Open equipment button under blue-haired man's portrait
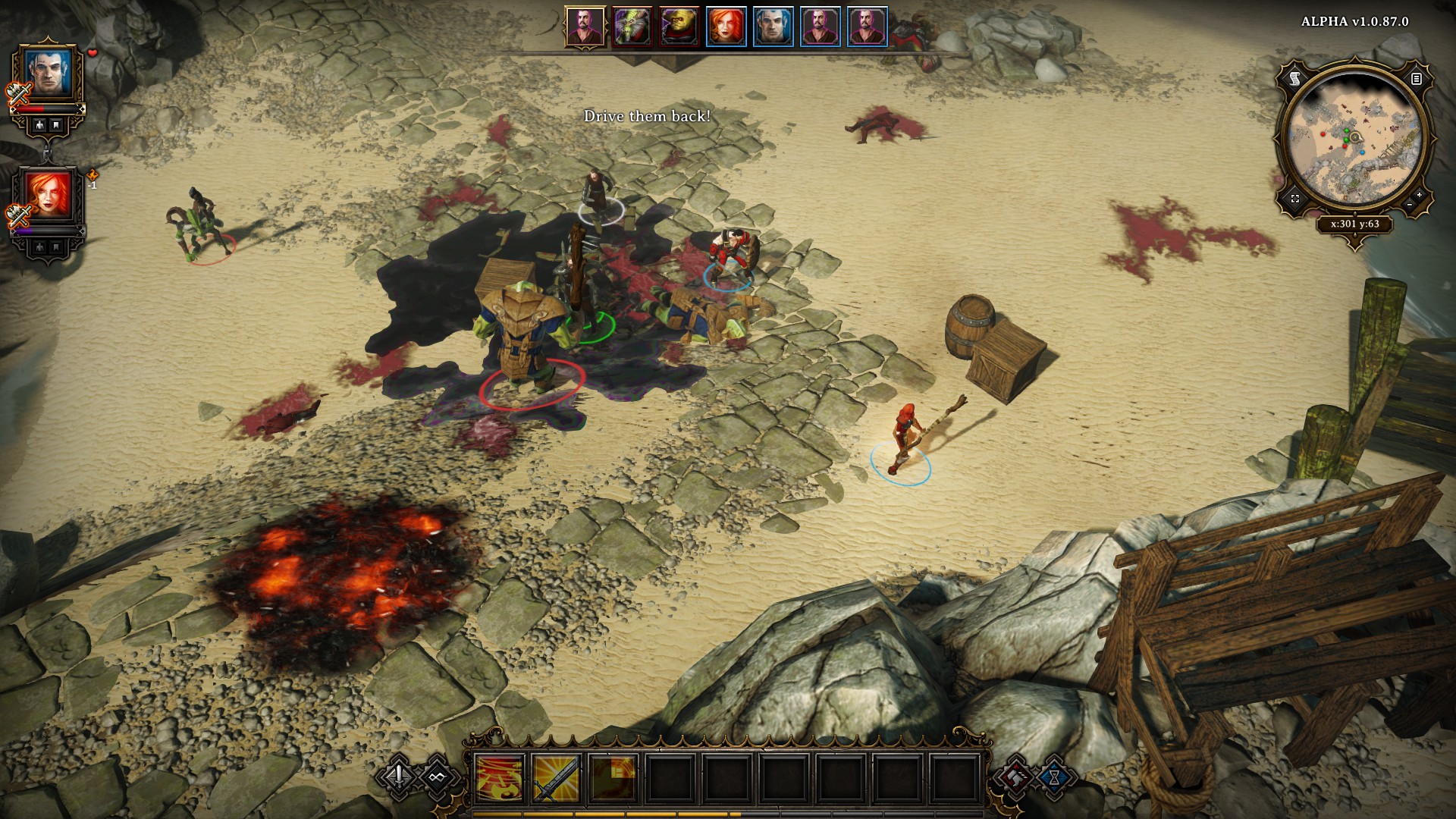This screenshot has height=819, width=1456. pyautogui.click(x=39, y=126)
